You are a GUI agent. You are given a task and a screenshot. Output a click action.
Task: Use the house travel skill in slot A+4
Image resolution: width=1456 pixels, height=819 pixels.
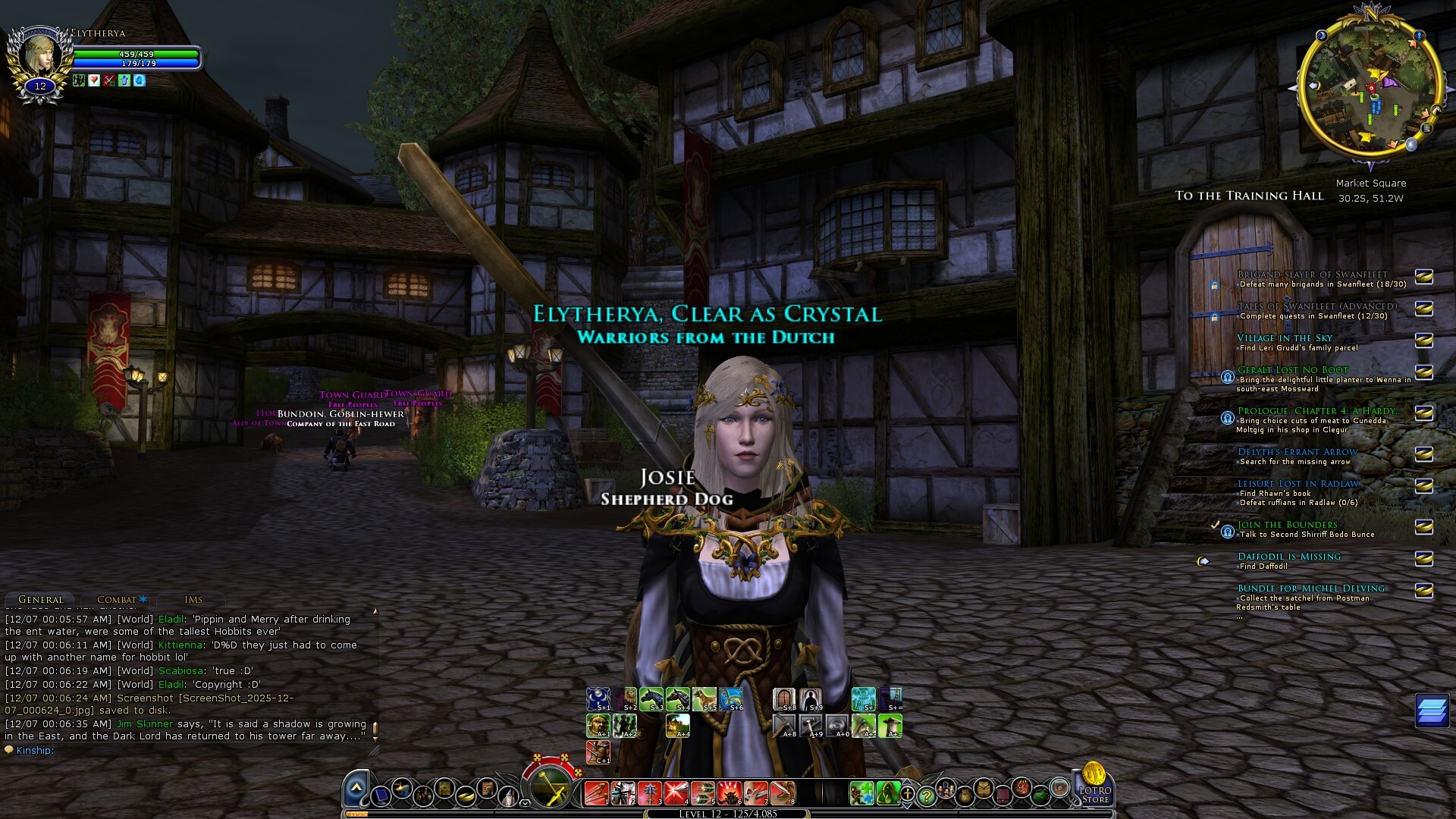678,726
